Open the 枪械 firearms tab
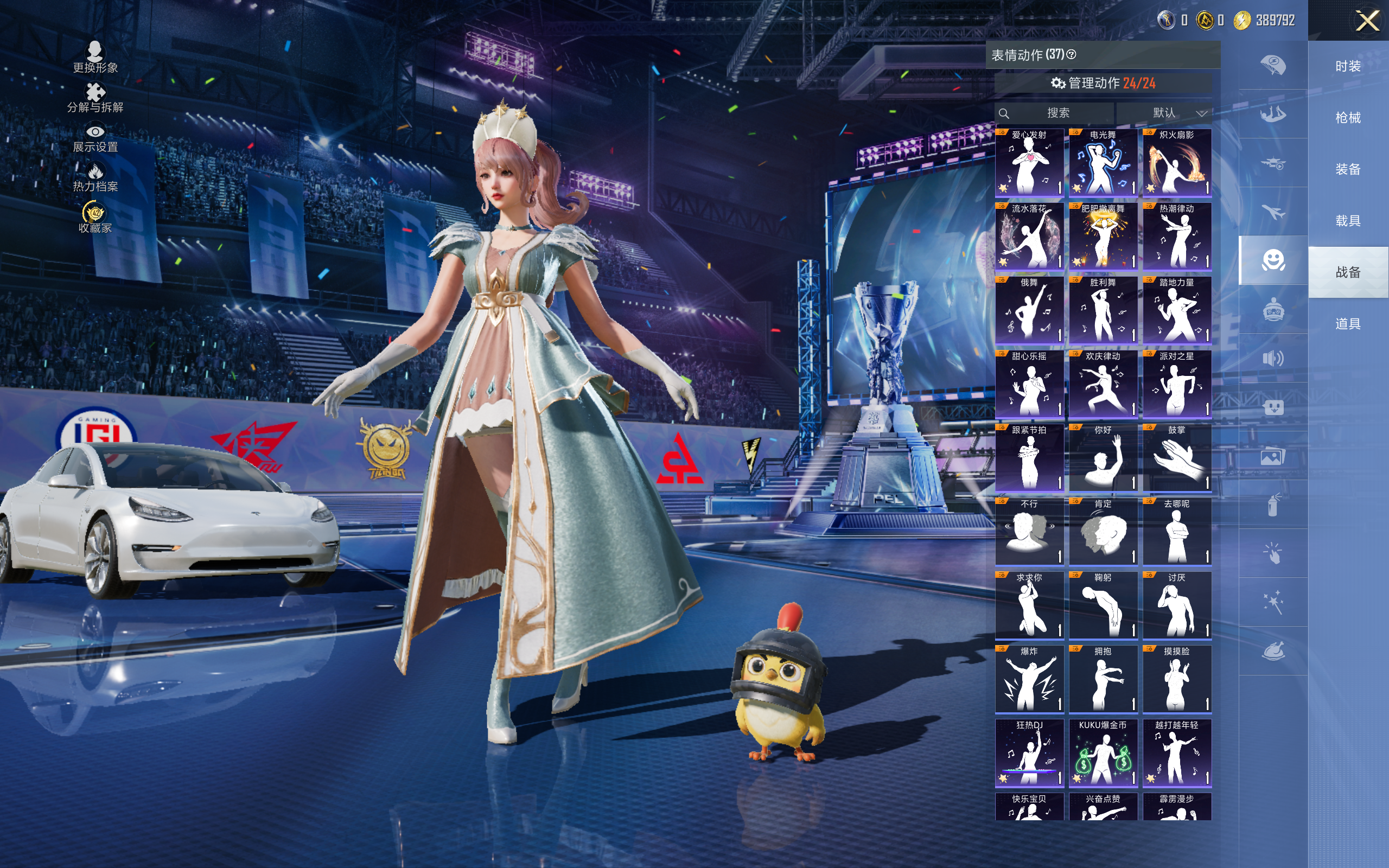This screenshot has width=1389, height=868. (1348, 118)
